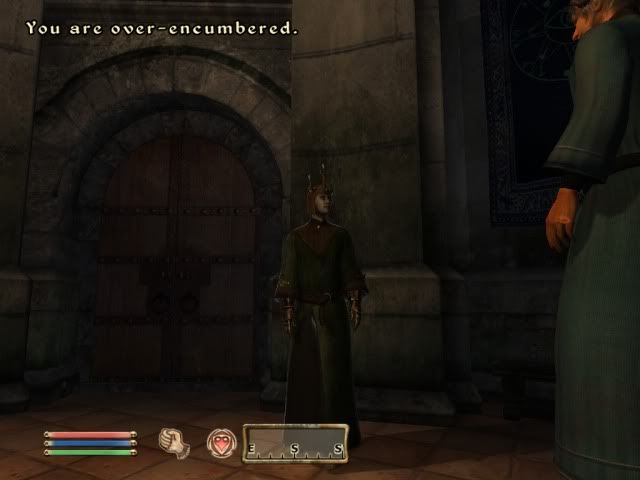This screenshot has width=640, height=480.
Task: Select the heart spell icon
Action: (x=221, y=441)
